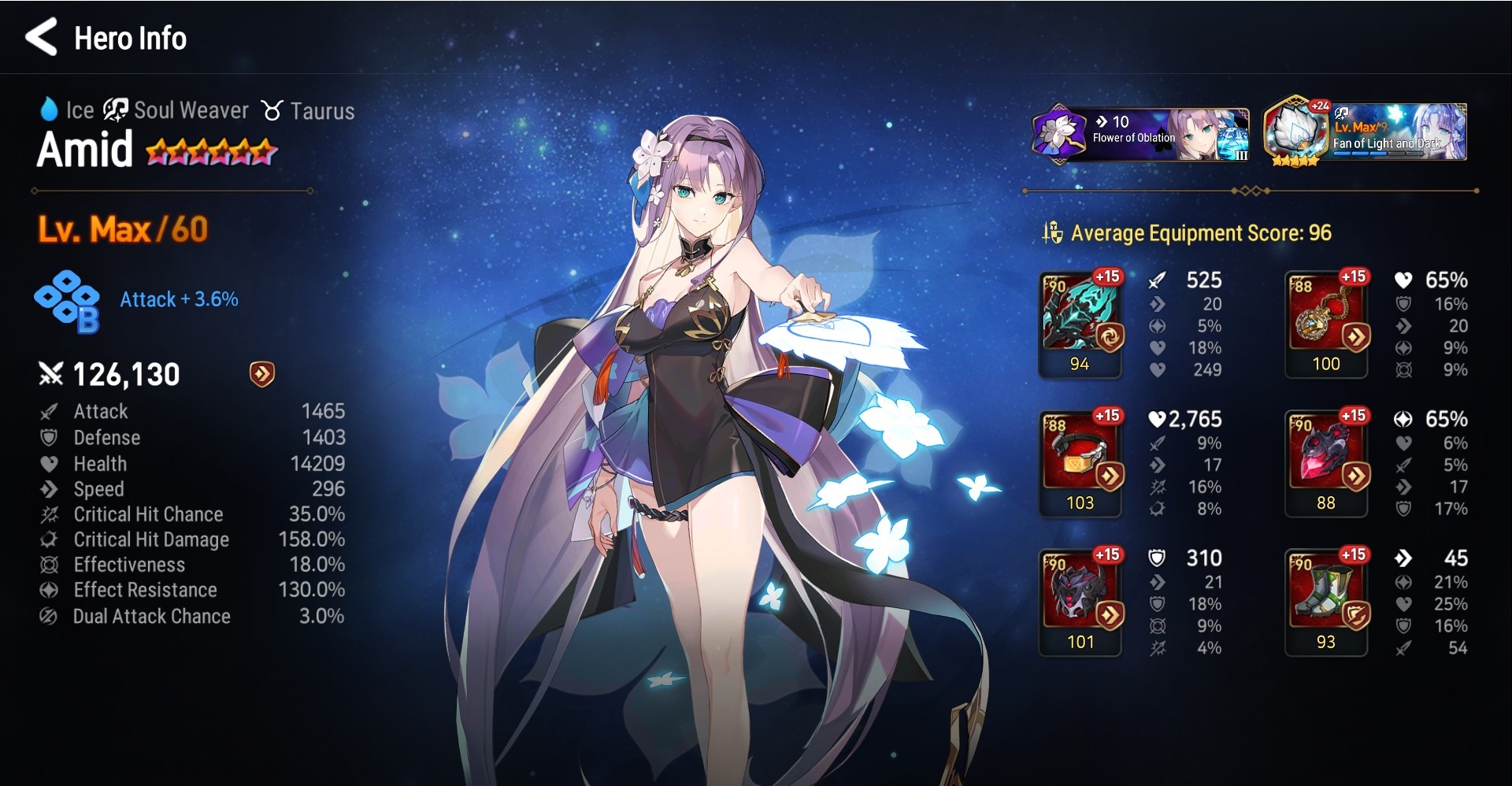Select the ring slot with score 88
This screenshot has width=1512, height=786.
[x=1326, y=463]
